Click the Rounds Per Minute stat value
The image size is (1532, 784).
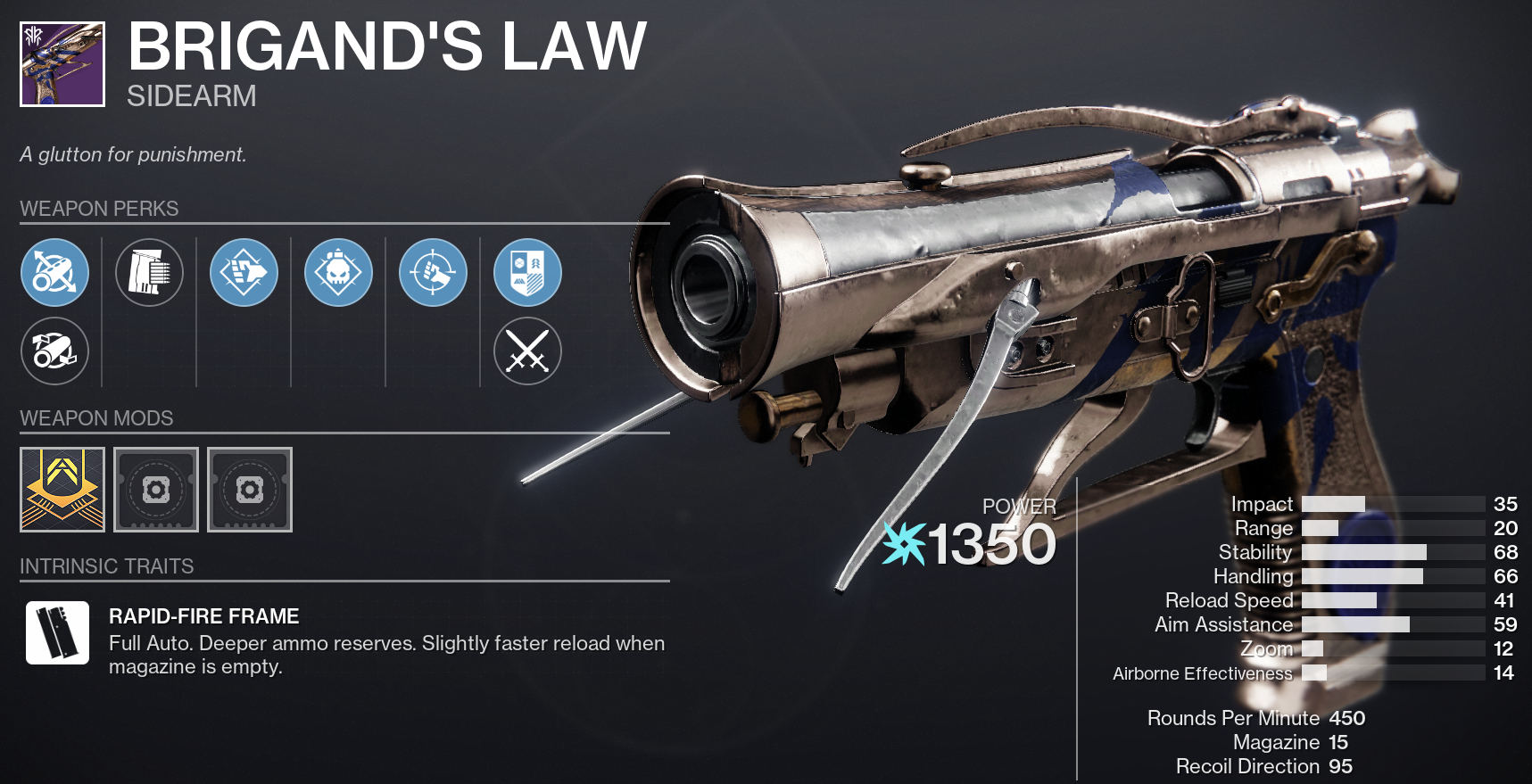pyautogui.click(x=1347, y=718)
